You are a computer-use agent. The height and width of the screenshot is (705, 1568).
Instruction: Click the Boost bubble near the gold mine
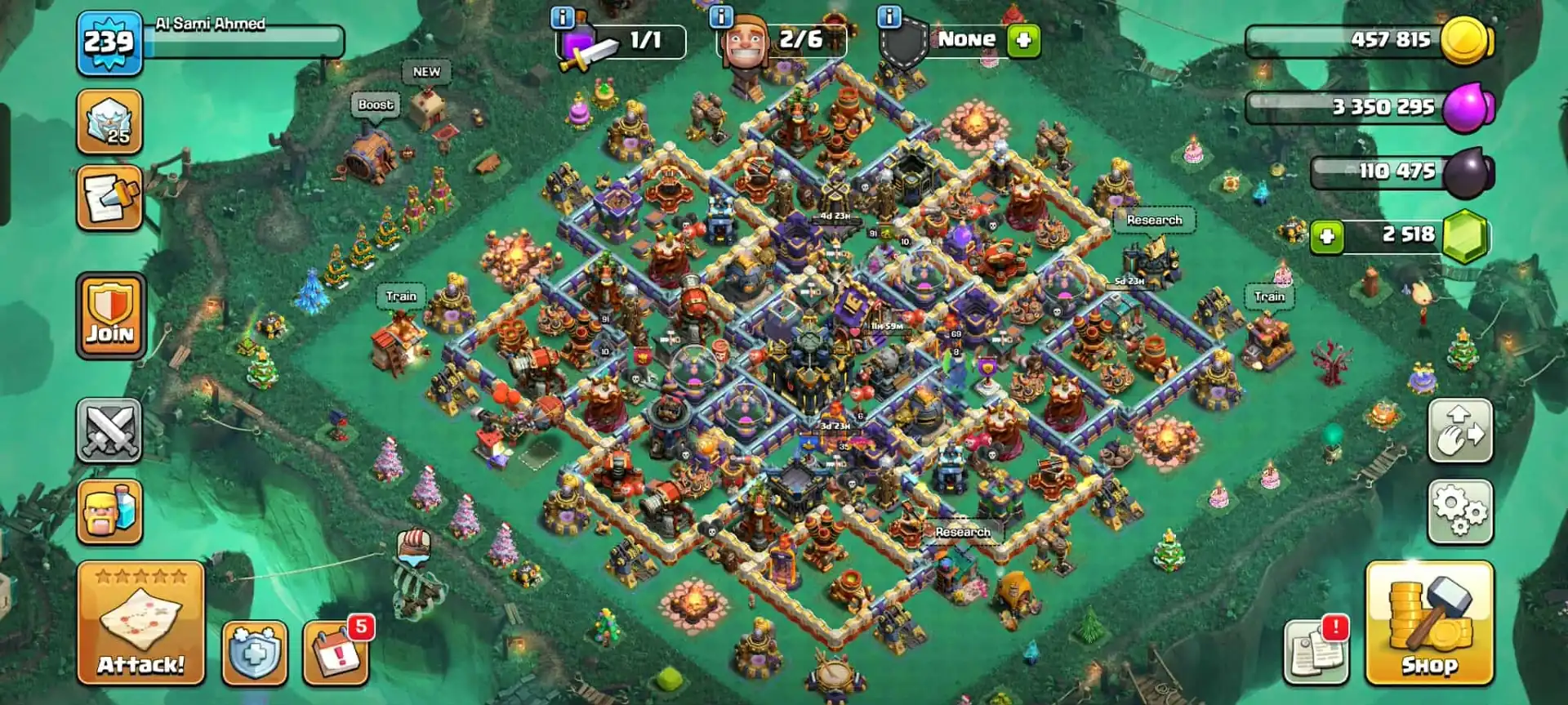(376, 105)
